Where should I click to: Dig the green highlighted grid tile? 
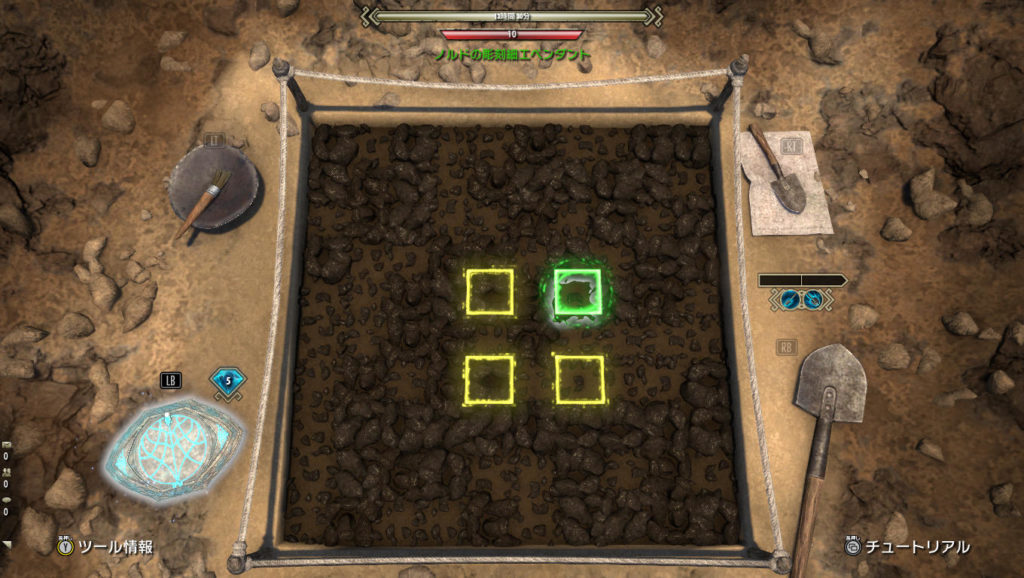[x=578, y=292]
